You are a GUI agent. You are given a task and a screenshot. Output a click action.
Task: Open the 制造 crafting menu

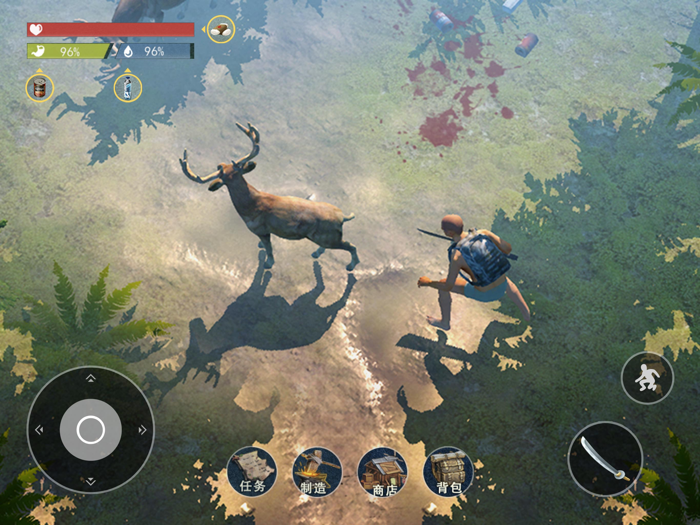(317, 471)
